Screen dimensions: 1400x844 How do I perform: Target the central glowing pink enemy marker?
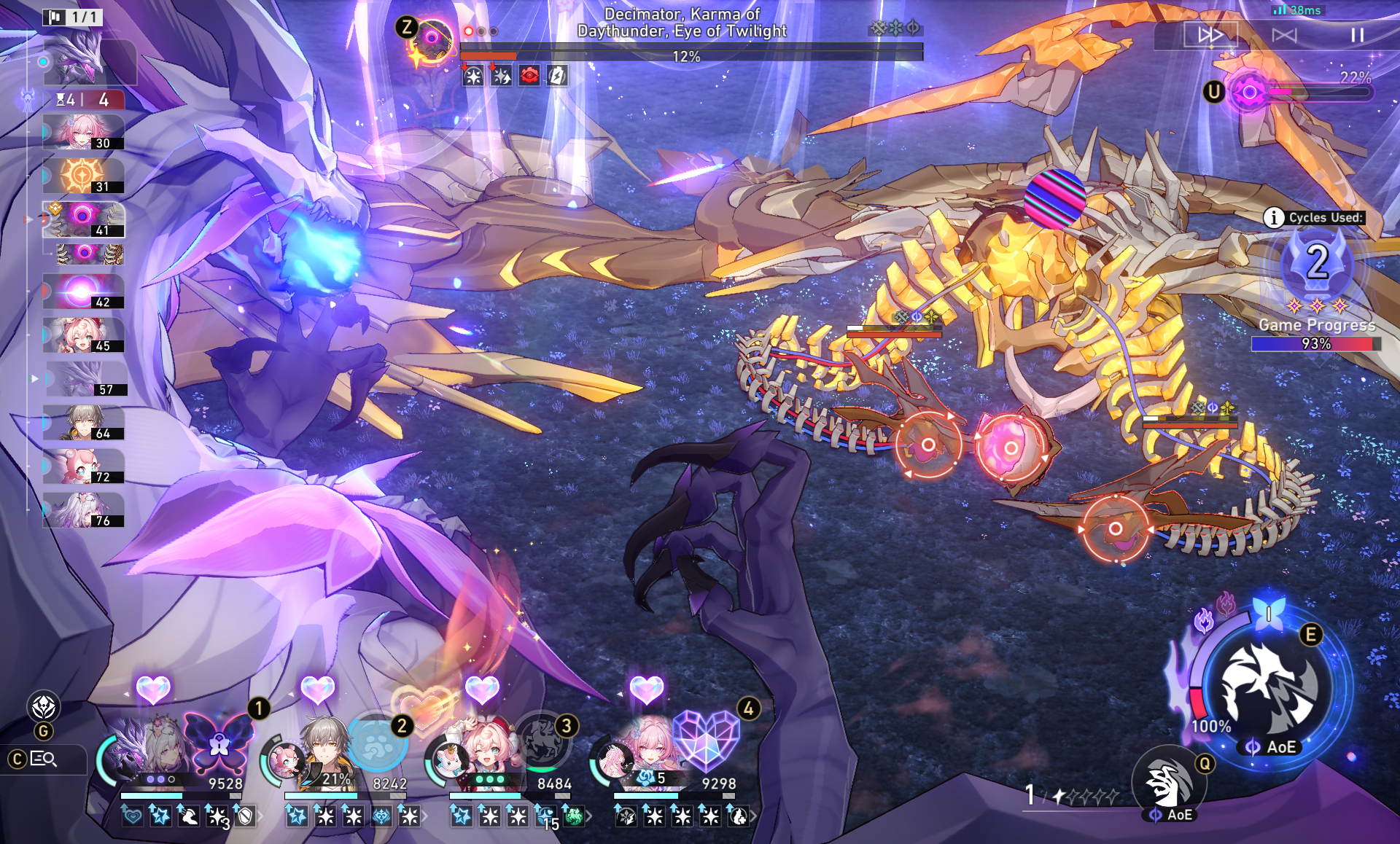point(1011,448)
